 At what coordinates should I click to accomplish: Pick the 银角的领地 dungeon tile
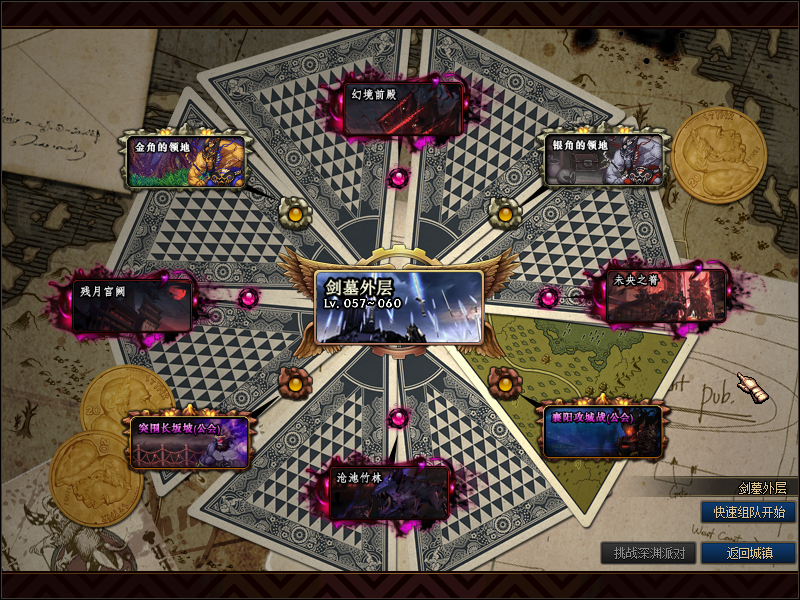[605, 160]
